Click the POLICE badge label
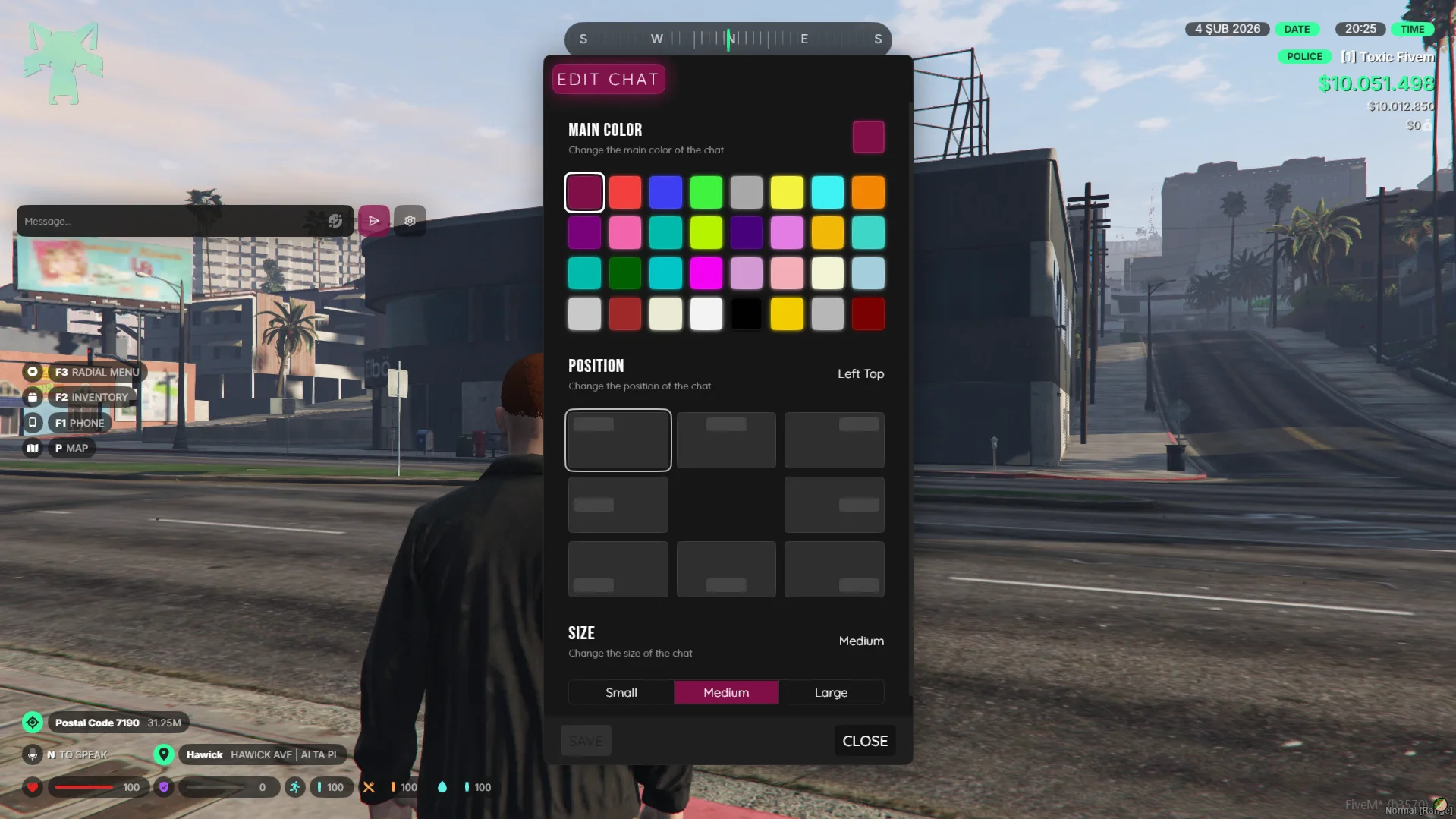1456x819 pixels. (1304, 56)
